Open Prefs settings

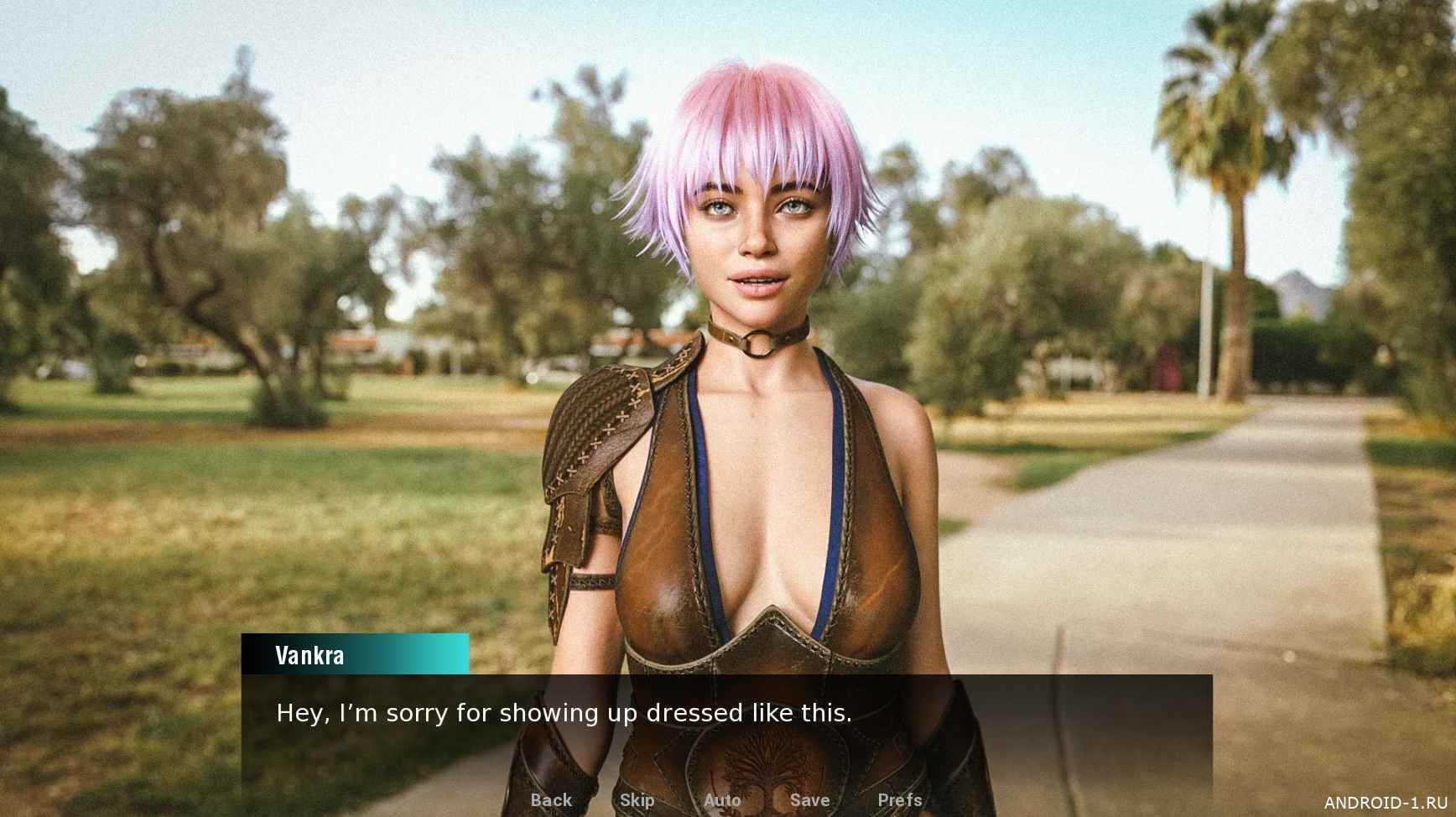pos(899,800)
